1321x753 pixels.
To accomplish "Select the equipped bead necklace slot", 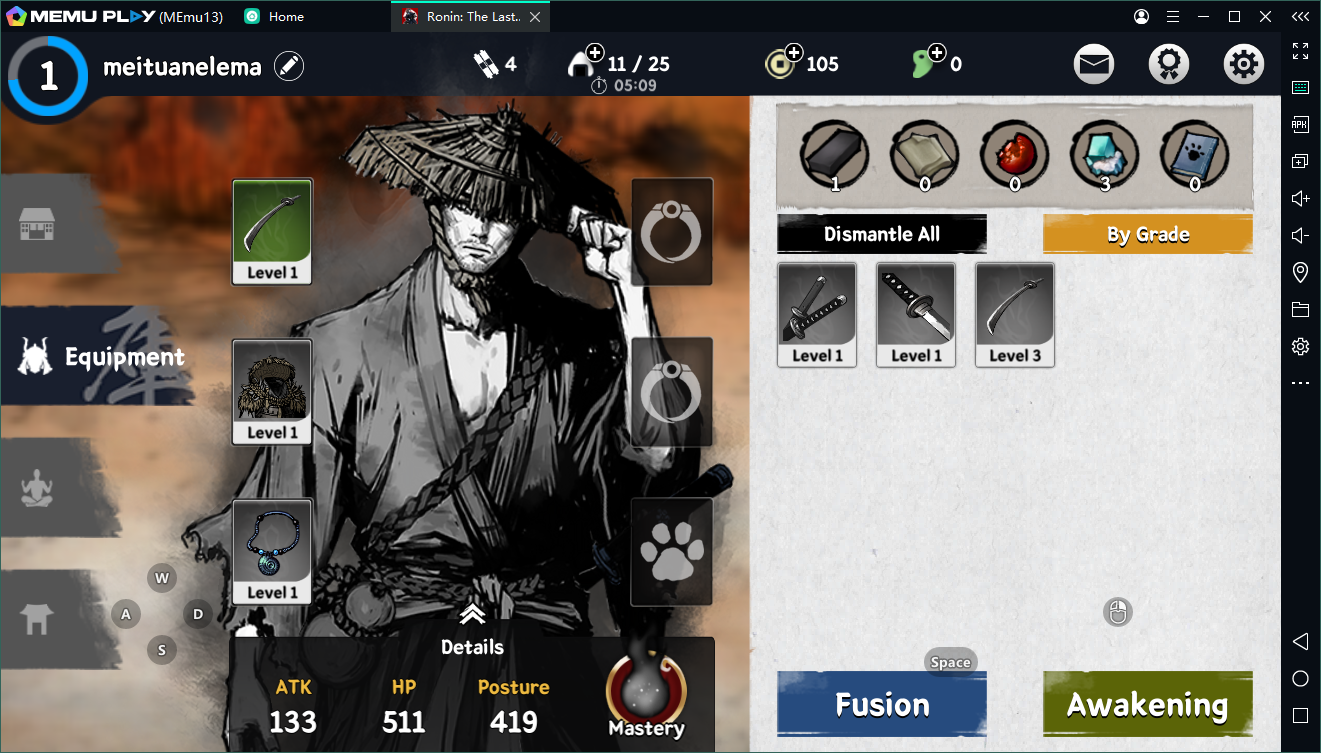I will [x=272, y=551].
